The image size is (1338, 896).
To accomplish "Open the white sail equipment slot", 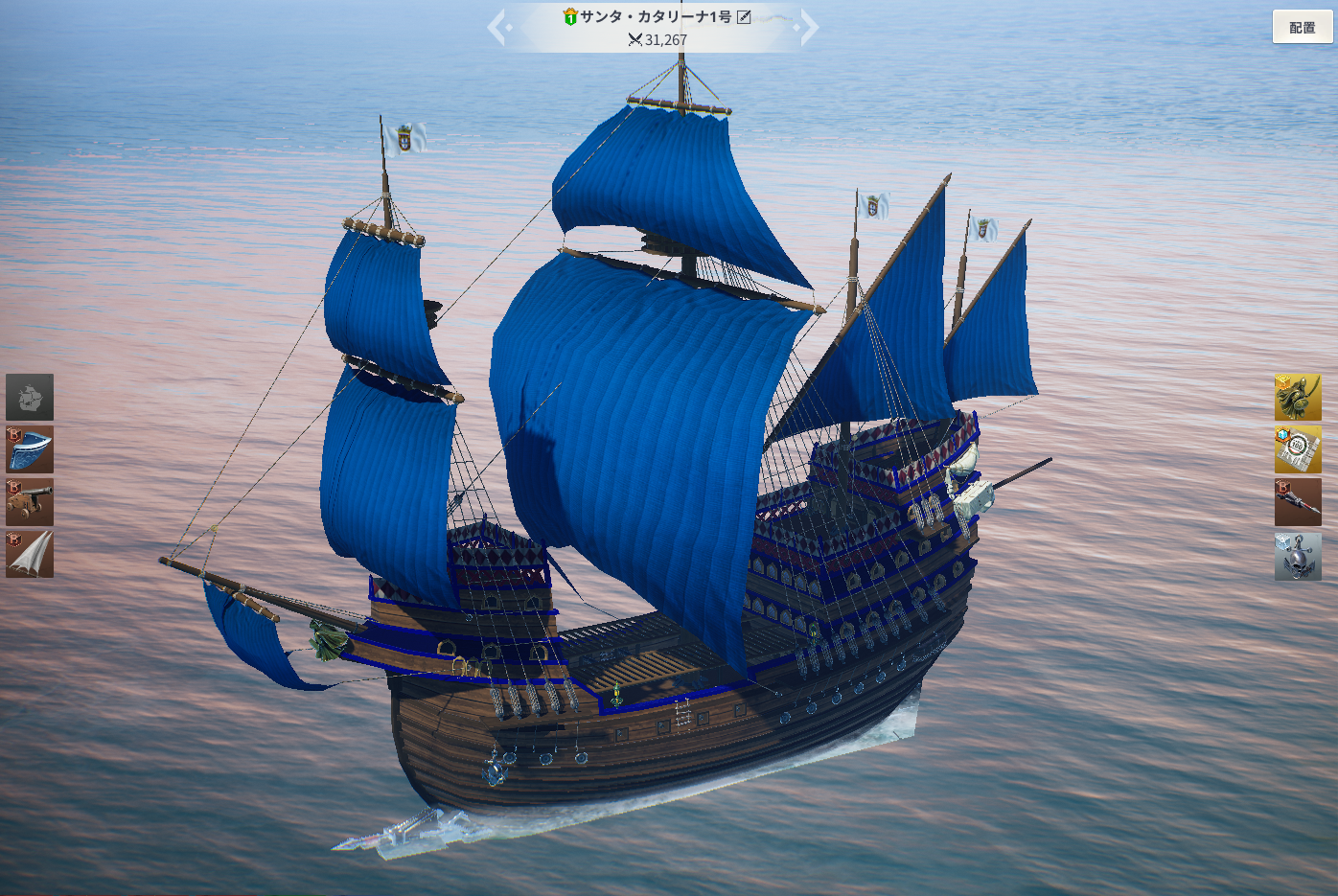I will pos(30,555).
